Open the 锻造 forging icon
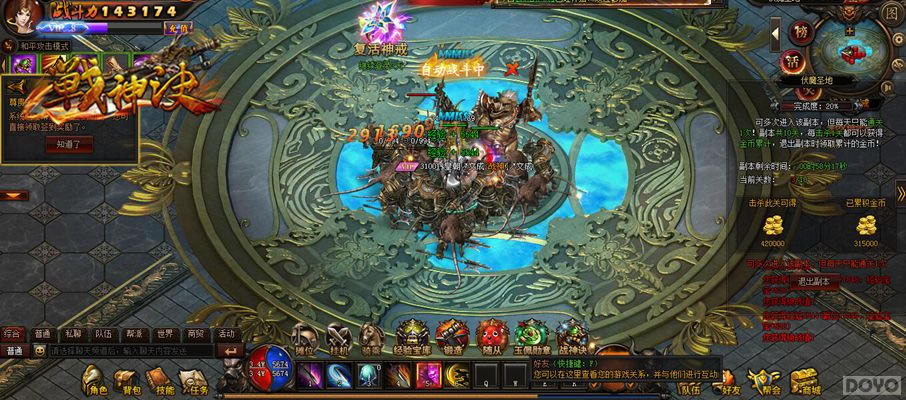The image size is (906, 400). 452,335
